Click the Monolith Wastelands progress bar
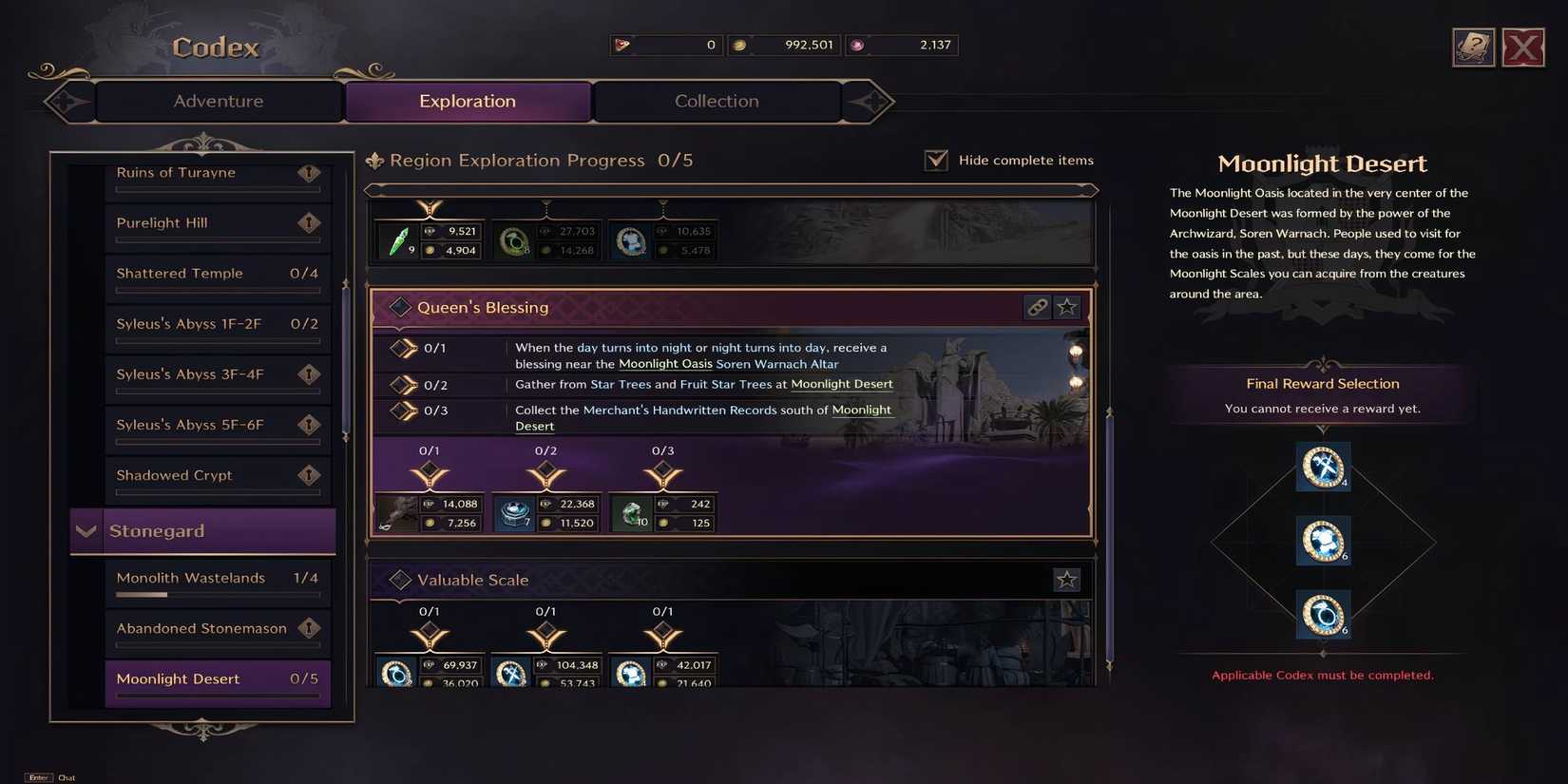The height and width of the screenshot is (784, 1568). coord(218,594)
